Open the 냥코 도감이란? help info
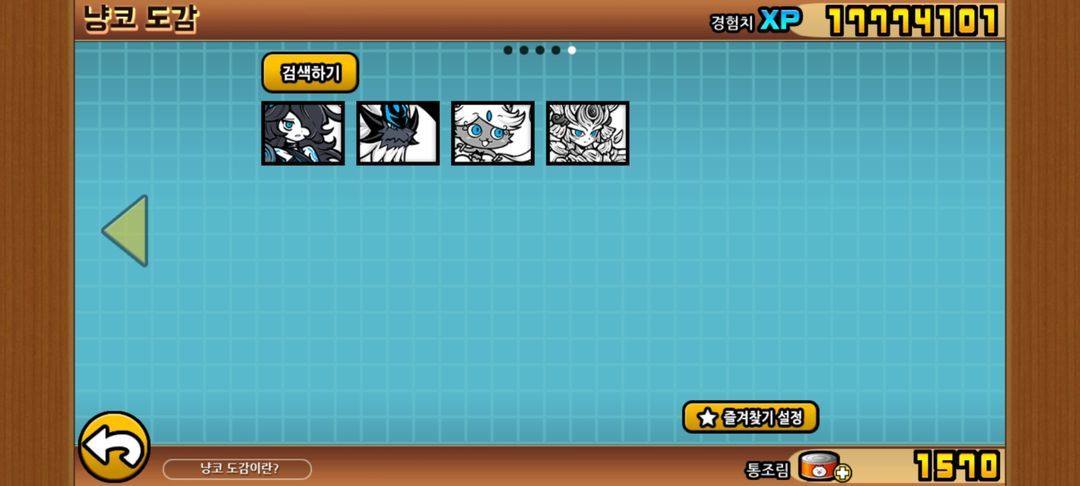Screen dimensions: 1080x486 coord(238,469)
